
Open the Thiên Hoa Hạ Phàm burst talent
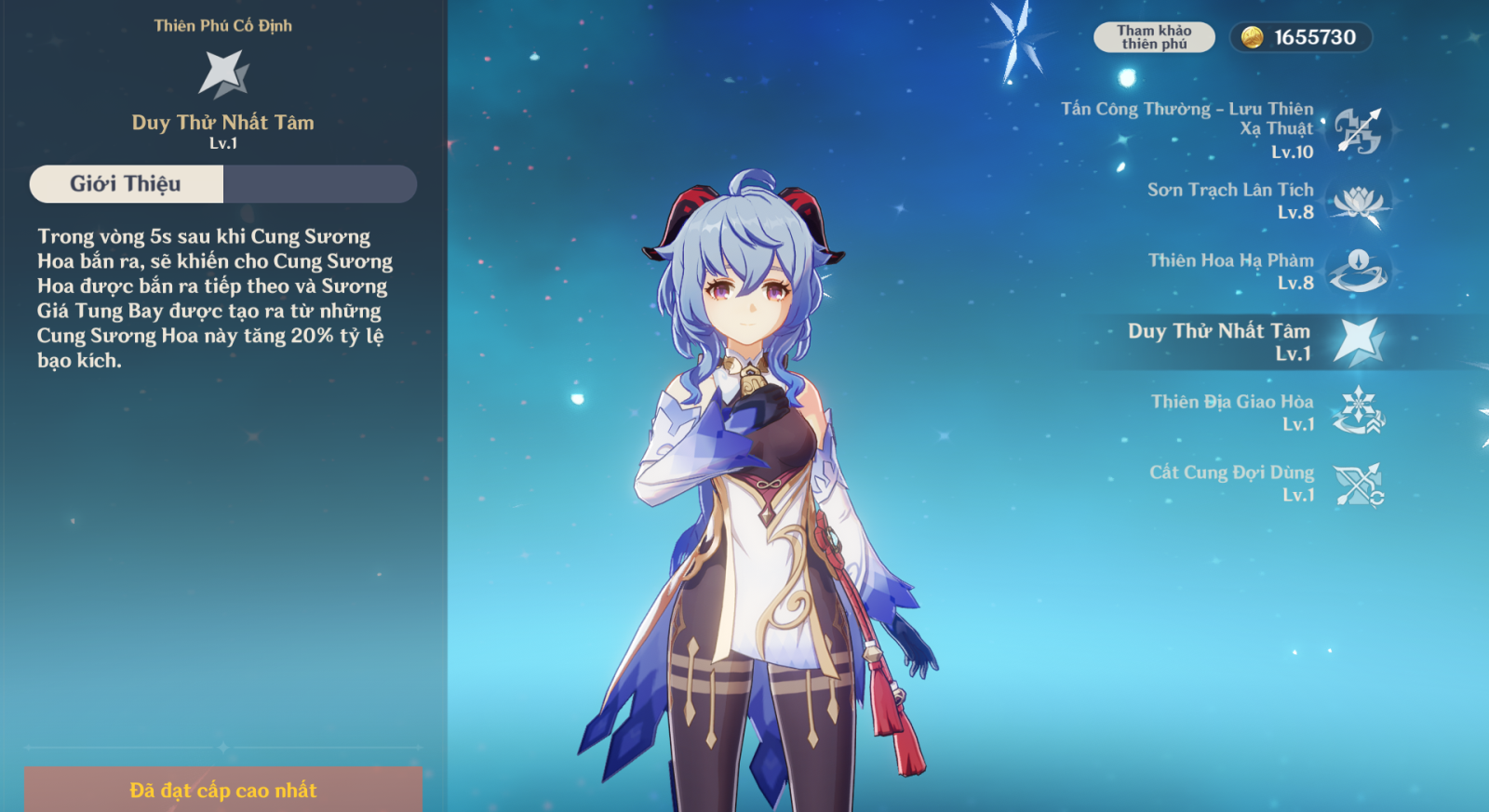pyautogui.click(x=1358, y=272)
